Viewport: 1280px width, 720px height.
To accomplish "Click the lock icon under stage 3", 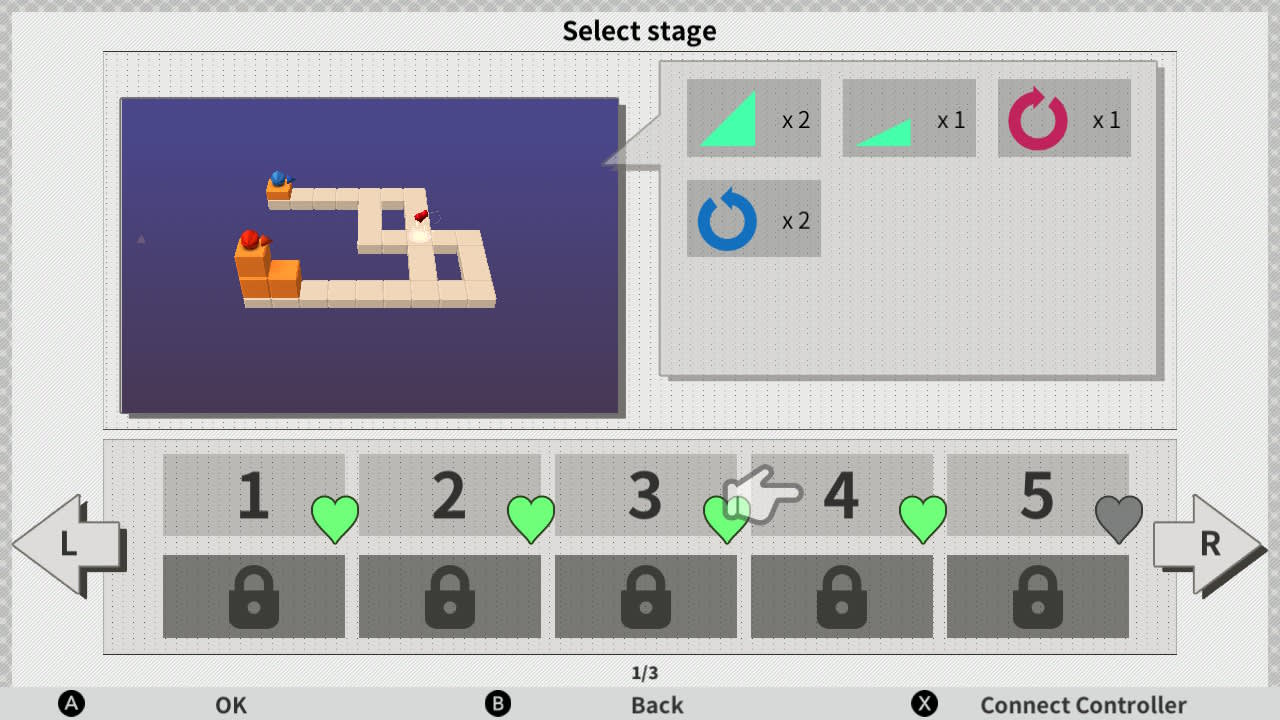I will point(647,597).
